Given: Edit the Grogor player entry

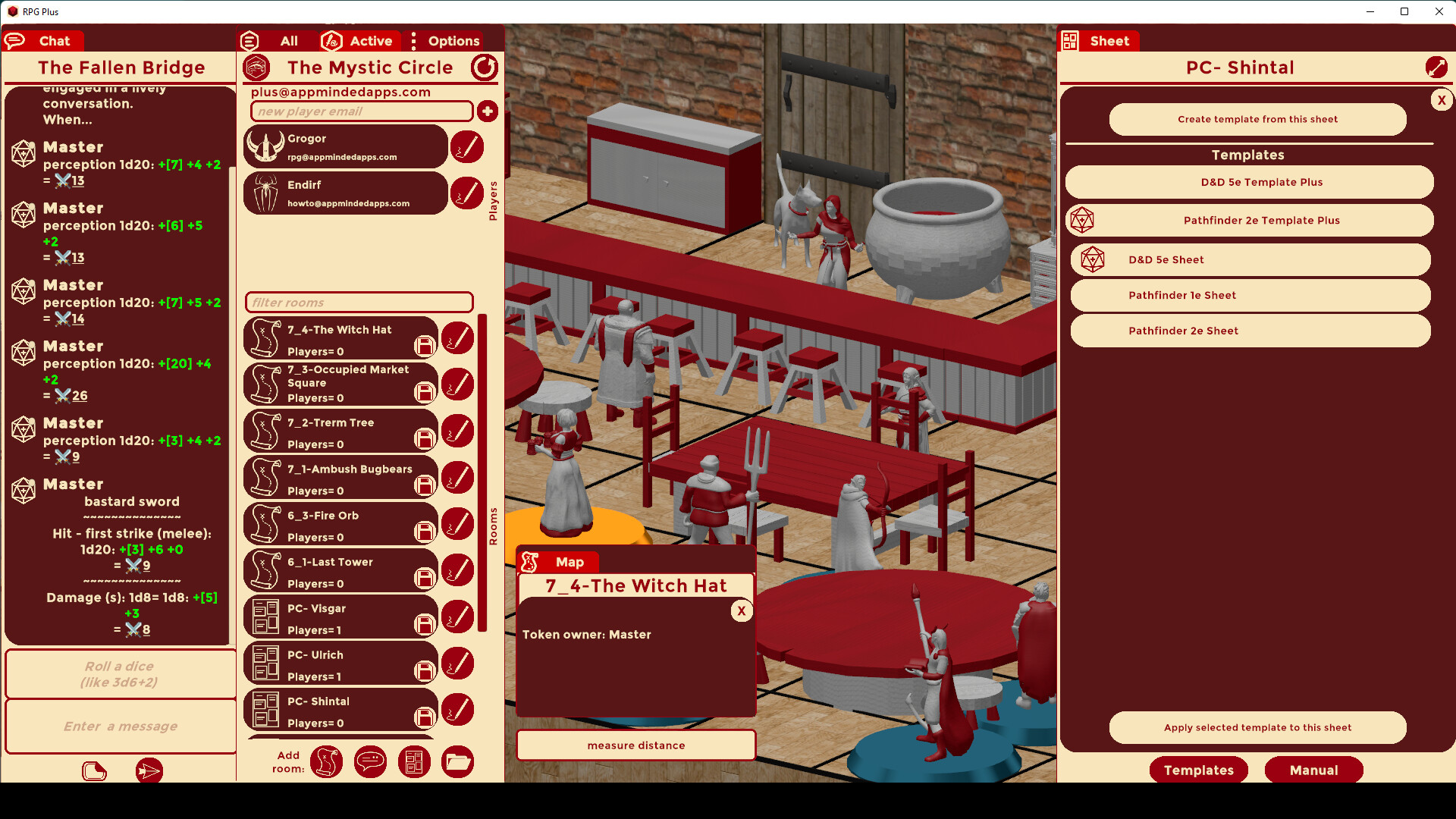Looking at the screenshot, I should 466,146.
